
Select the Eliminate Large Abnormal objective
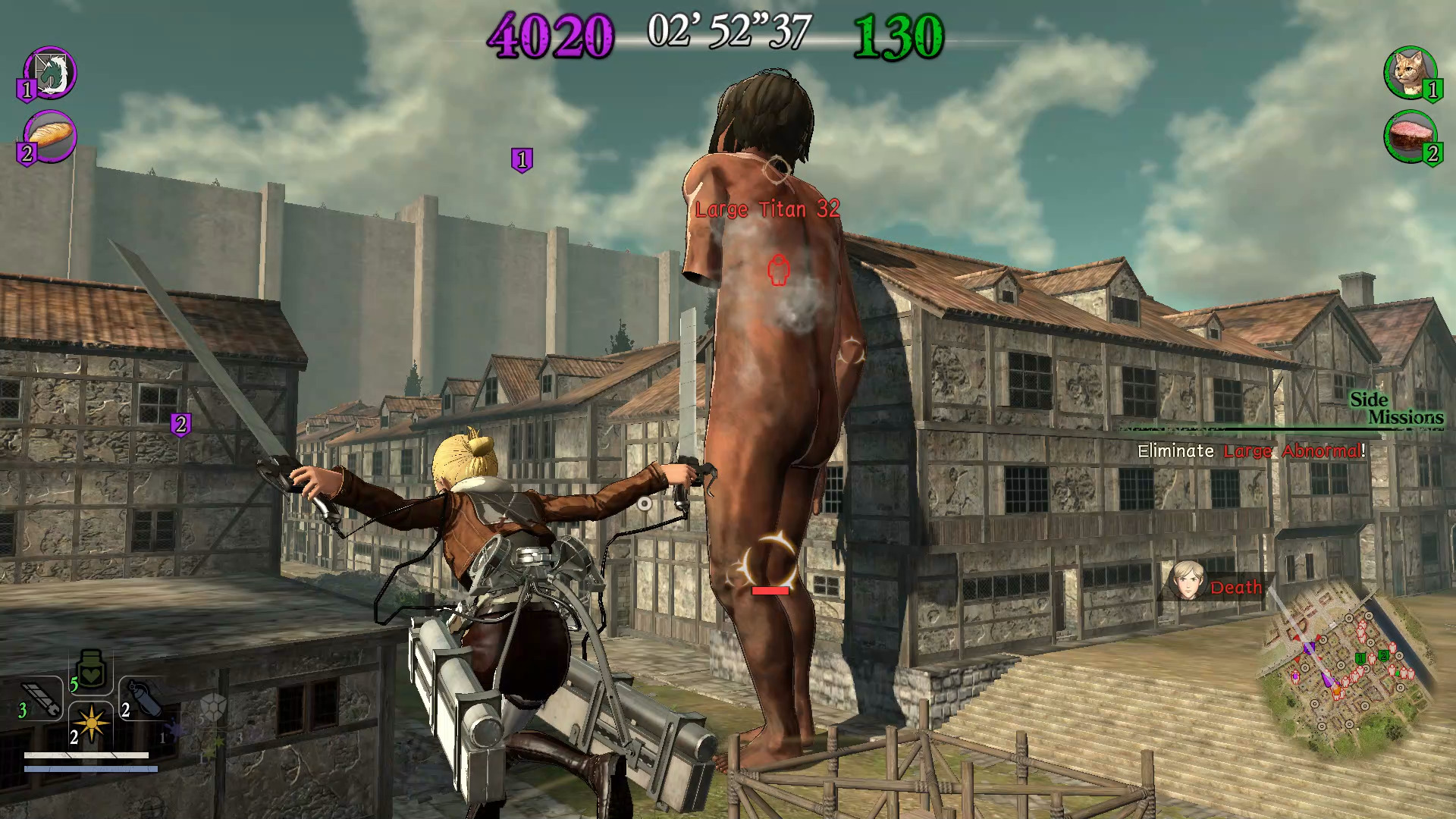click(1251, 451)
